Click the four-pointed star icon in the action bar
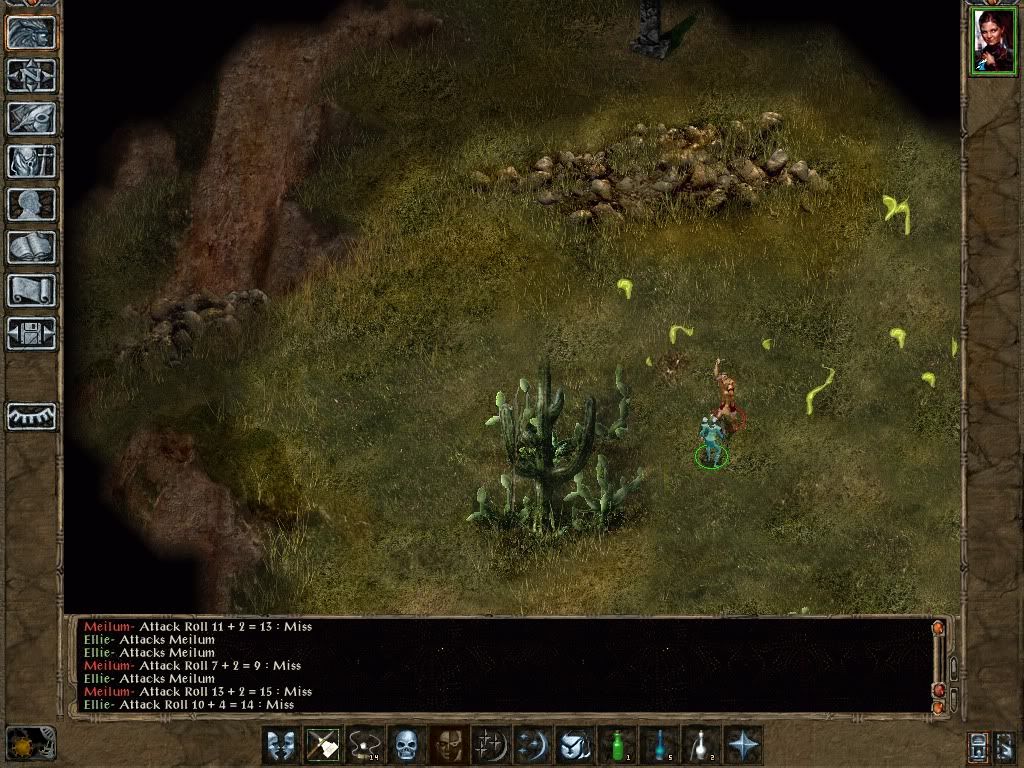Screen dimensions: 1024x768 point(742,745)
